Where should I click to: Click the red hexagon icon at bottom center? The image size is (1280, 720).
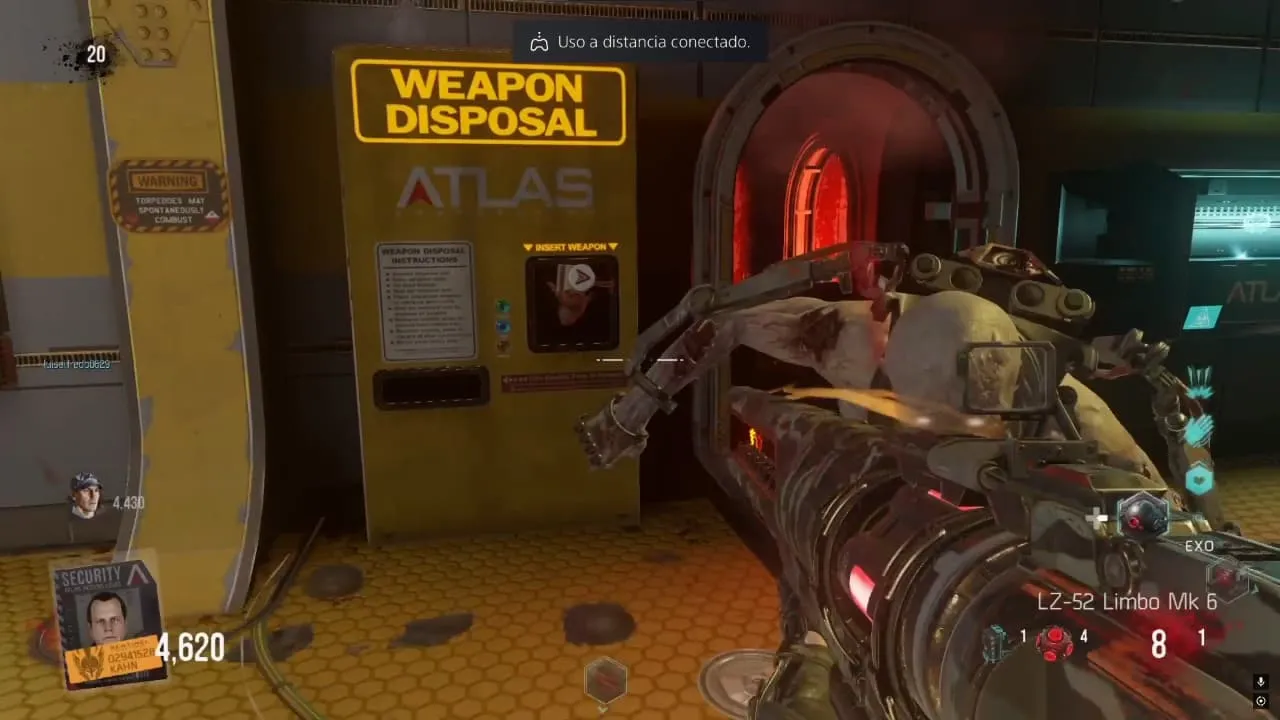[605, 680]
